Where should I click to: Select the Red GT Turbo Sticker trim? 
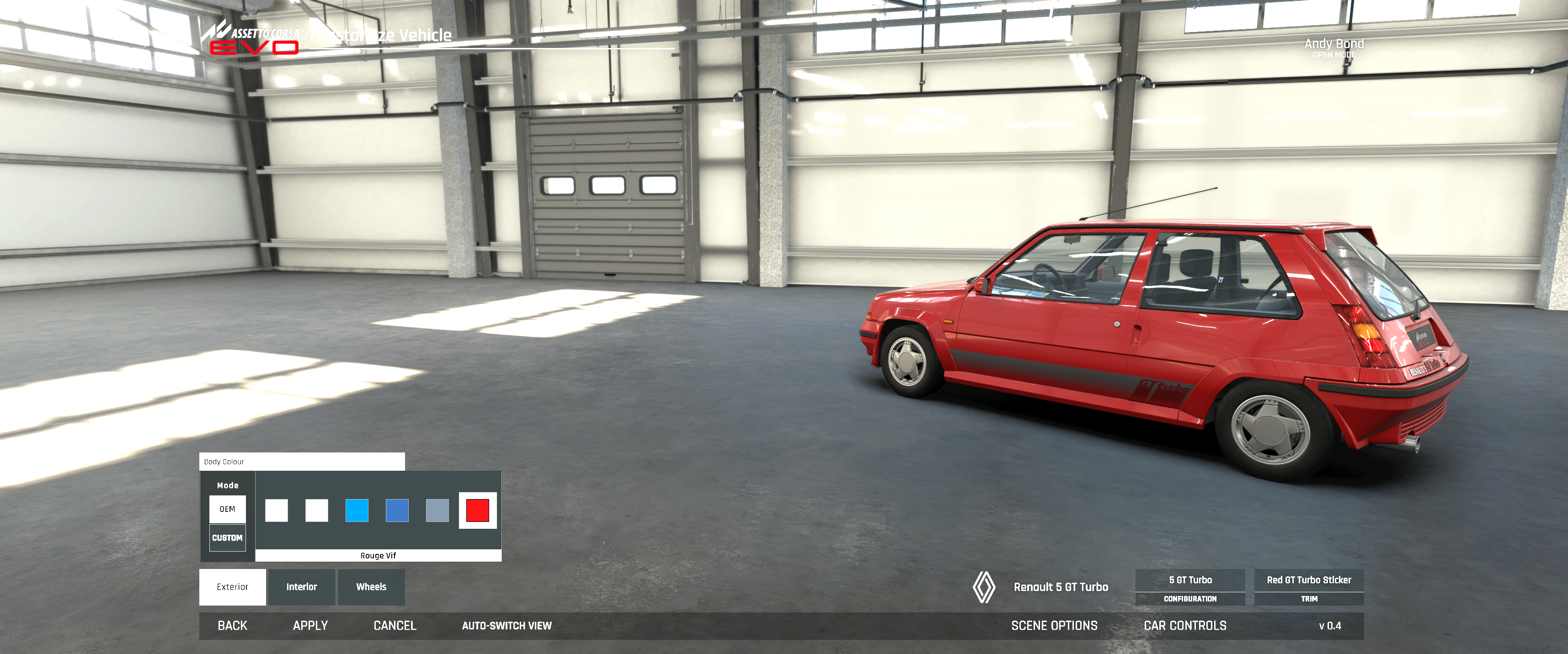click(x=1309, y=586)
